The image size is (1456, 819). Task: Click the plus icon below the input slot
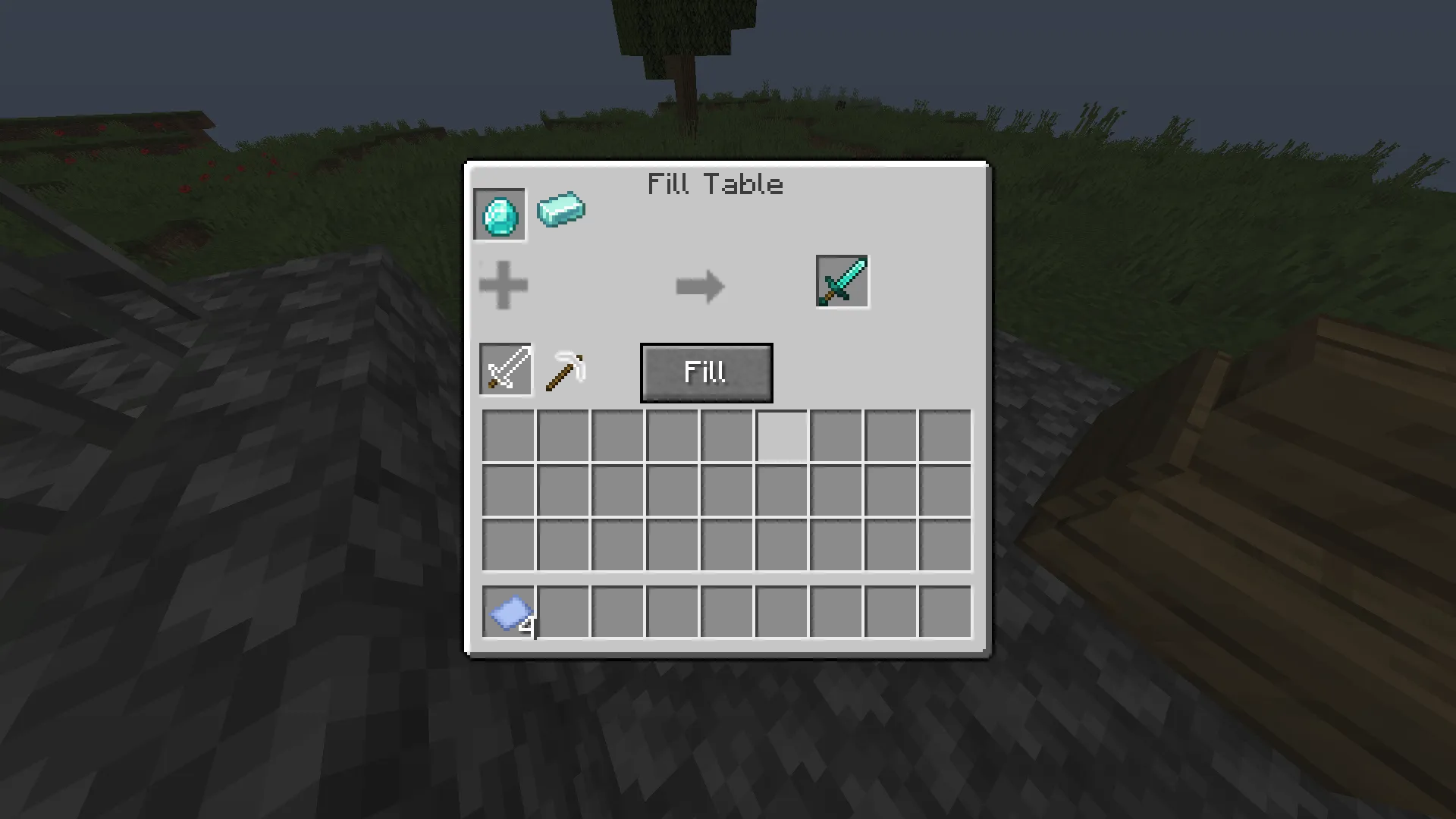(x=504, y=286)
